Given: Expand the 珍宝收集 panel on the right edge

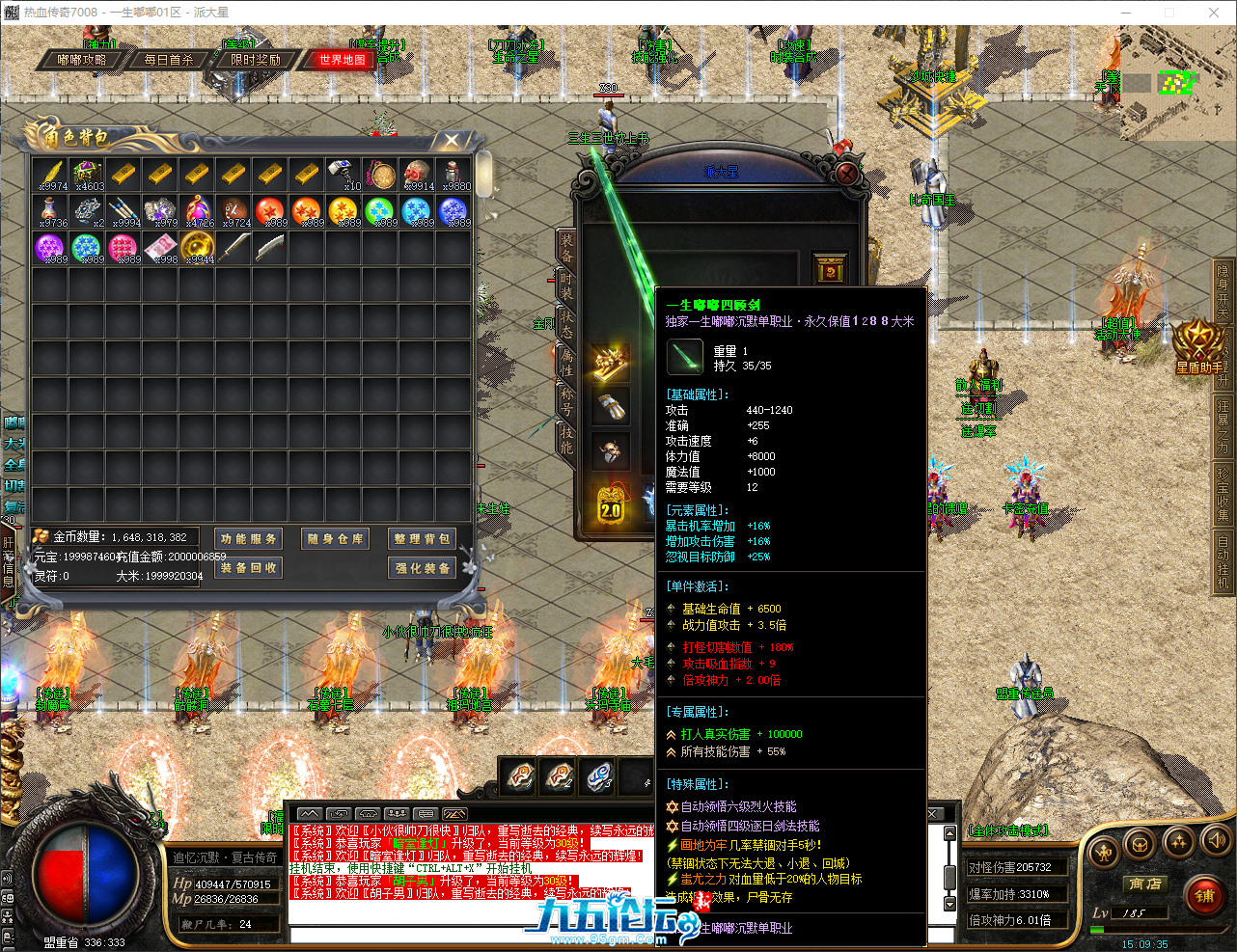Looking at the screenshot, I should (1223, 487).
